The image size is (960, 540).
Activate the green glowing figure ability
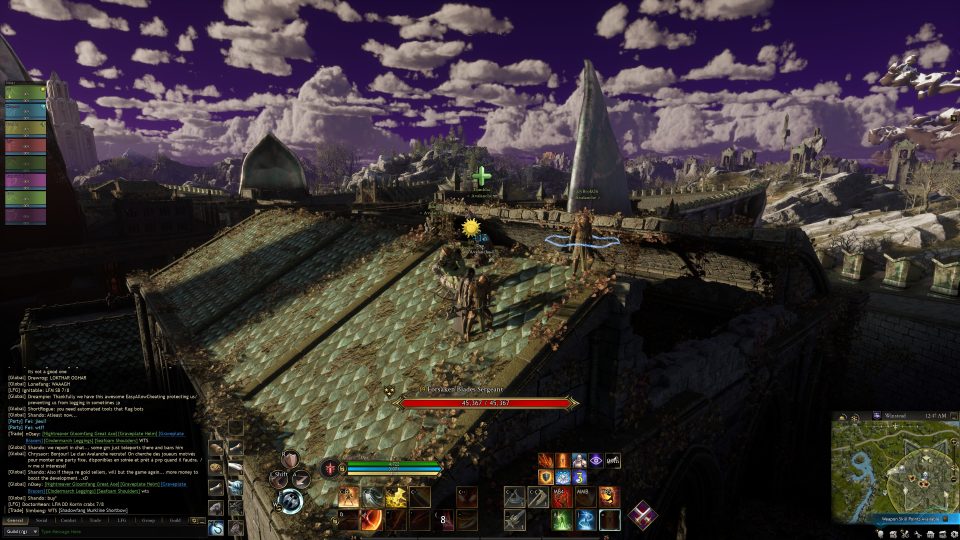[562, 520]
